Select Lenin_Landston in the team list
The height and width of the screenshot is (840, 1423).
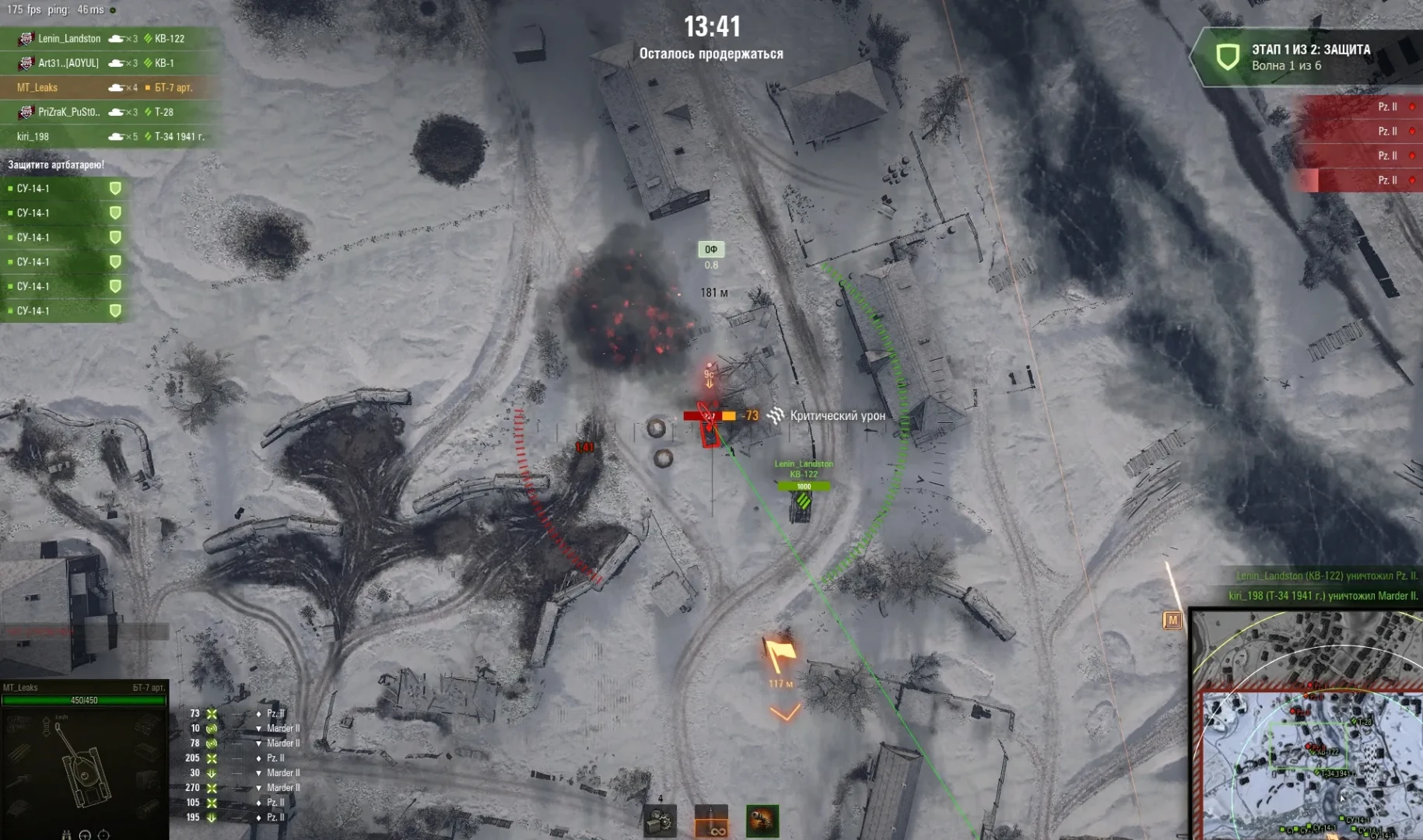(x=69, y=38)
